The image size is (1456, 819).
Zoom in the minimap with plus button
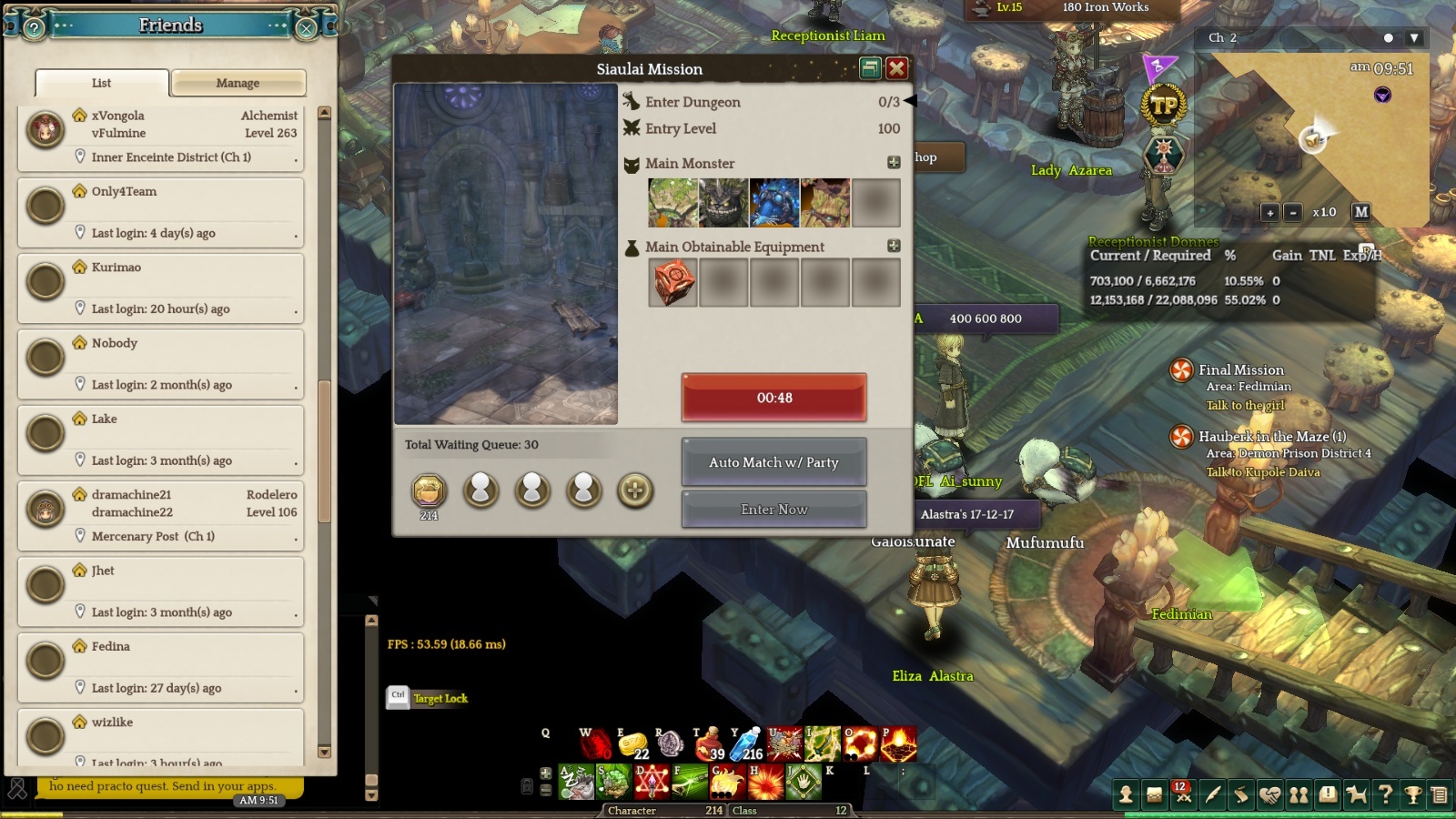point(1269,212)
